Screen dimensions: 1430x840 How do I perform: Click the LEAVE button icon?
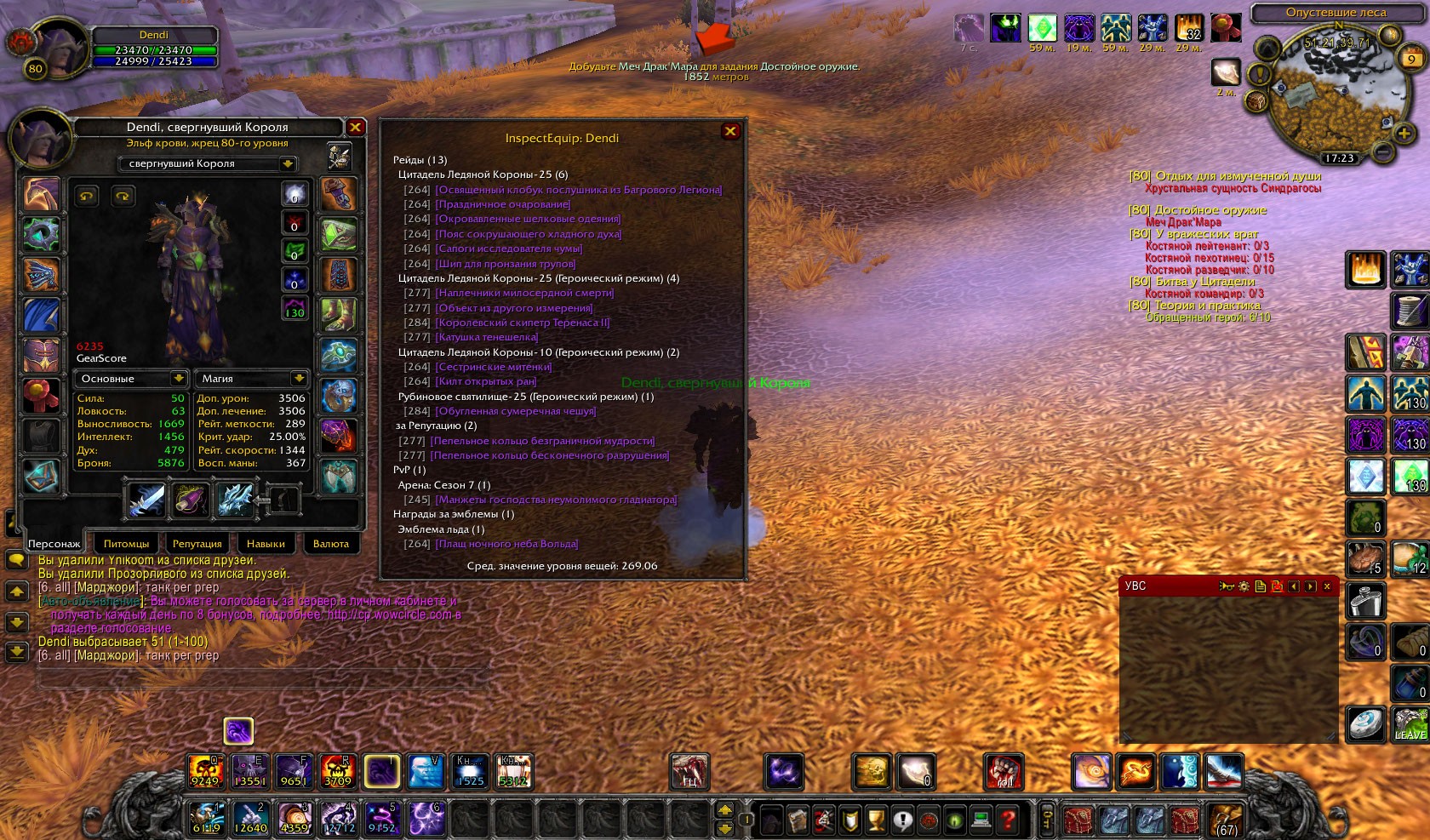point(1410,723)
